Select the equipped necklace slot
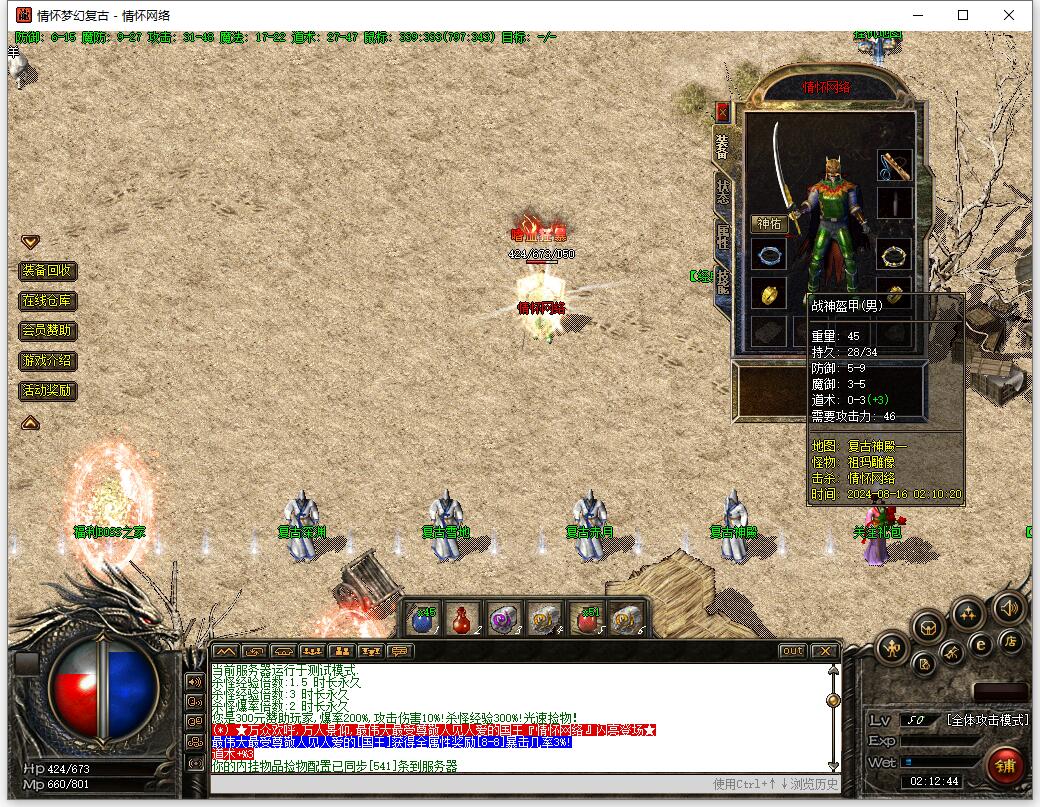Image resolution: width=1040 pixels, height=807 pixels. [894, 166]
